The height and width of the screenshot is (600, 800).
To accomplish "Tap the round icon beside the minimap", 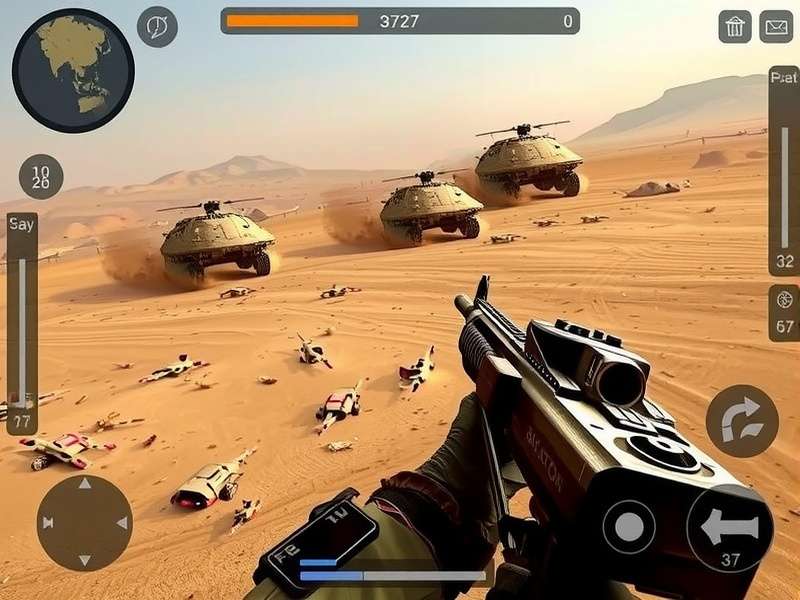I will coord(157,27).
